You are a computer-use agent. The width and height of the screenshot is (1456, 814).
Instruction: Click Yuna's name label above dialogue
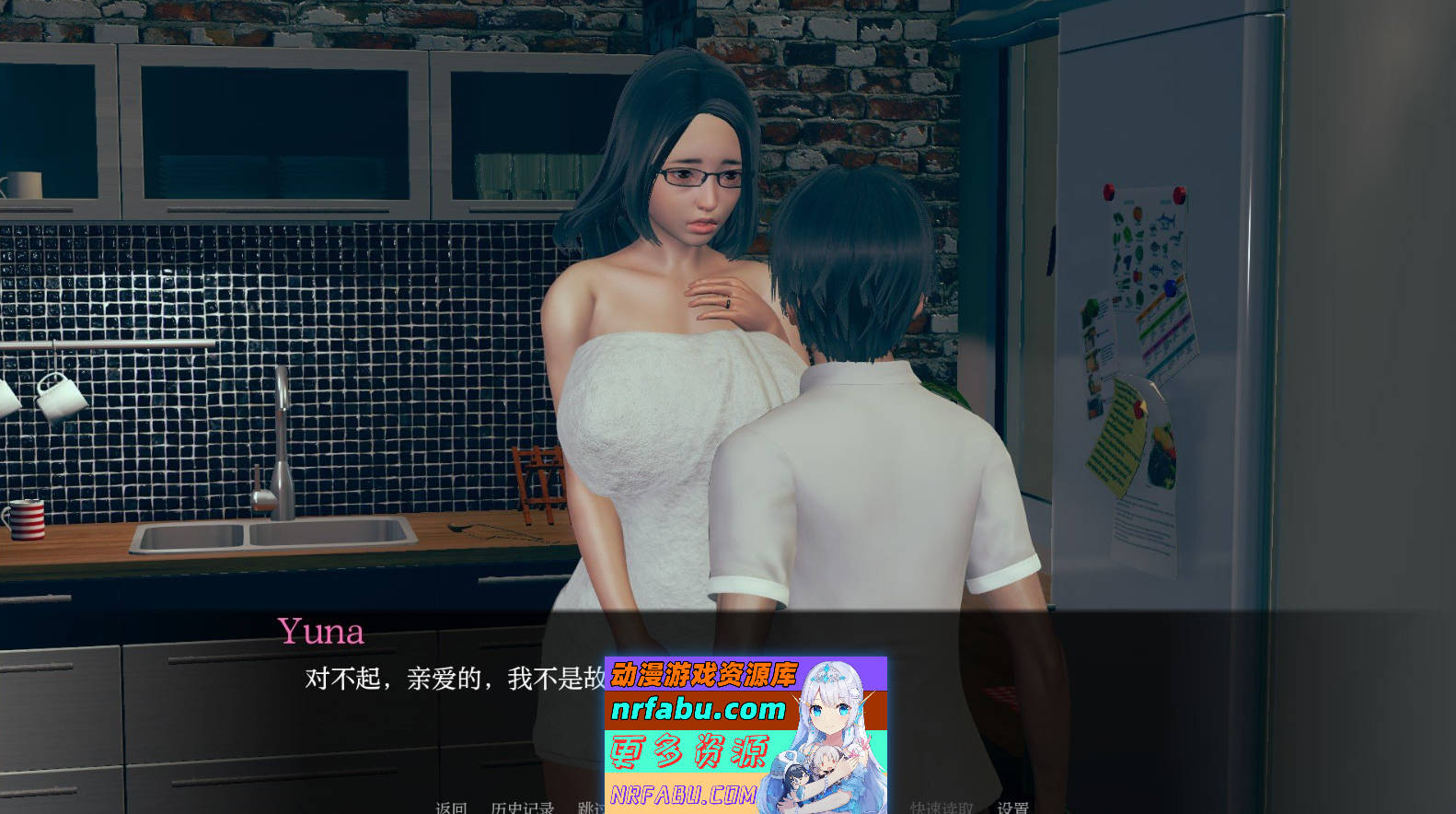pyautogui.click(x=323, y=632)
